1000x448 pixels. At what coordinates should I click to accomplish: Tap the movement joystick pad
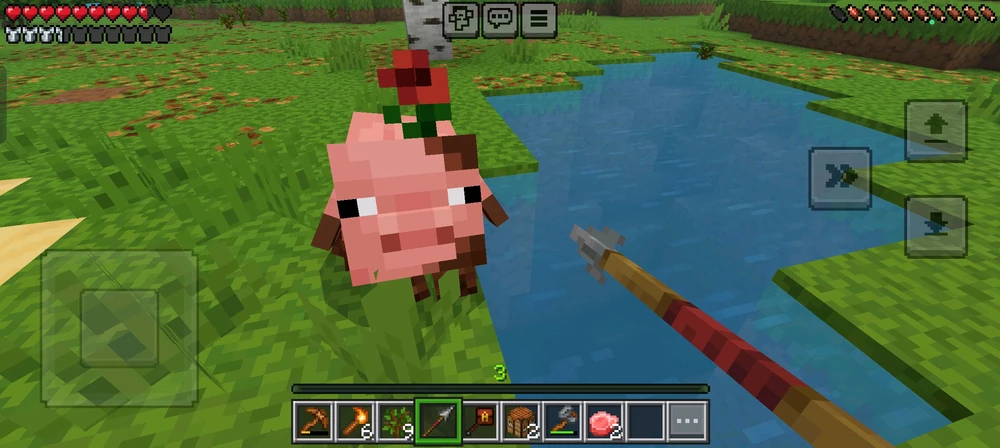click(x=119, y=326)
